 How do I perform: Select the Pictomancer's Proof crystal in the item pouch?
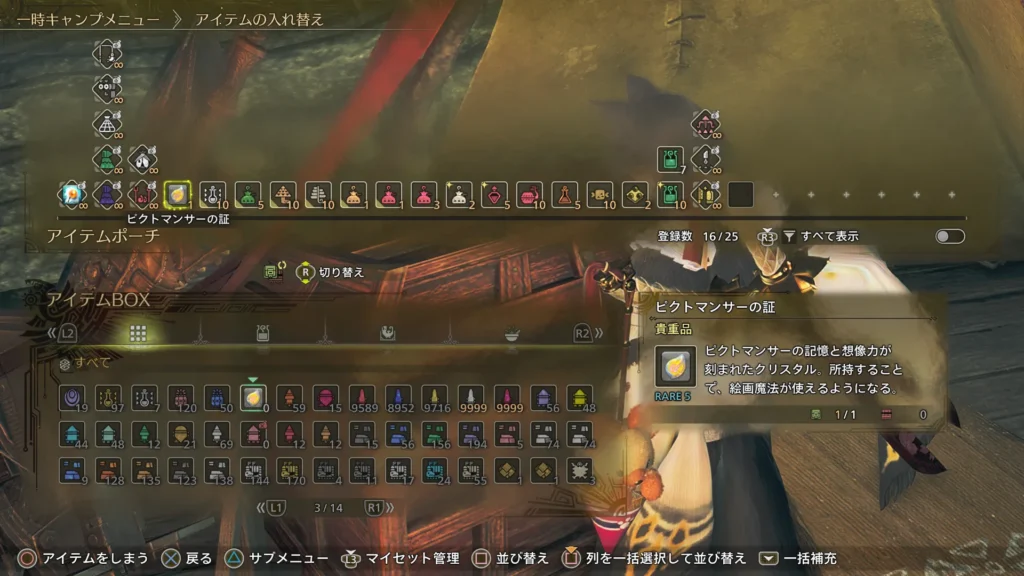click(177, 194)
